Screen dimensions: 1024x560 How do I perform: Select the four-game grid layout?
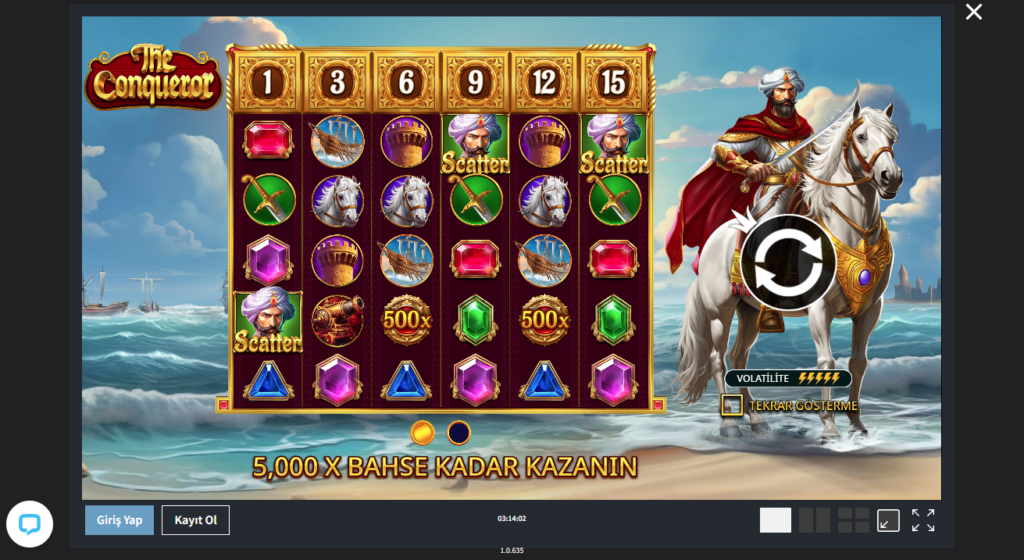click(x=853, y=520)
